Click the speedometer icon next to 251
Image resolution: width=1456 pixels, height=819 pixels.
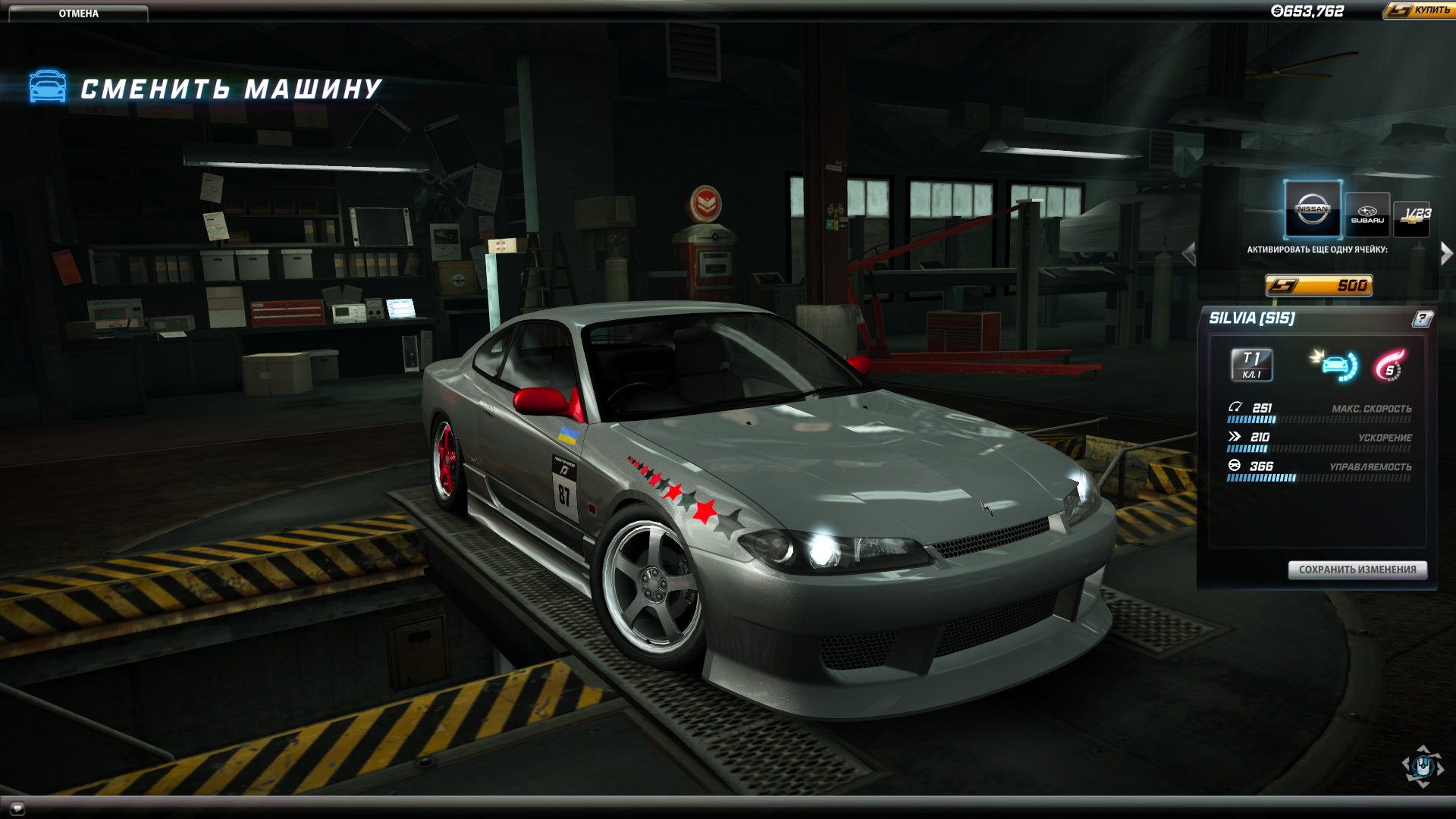[1235, 407]
